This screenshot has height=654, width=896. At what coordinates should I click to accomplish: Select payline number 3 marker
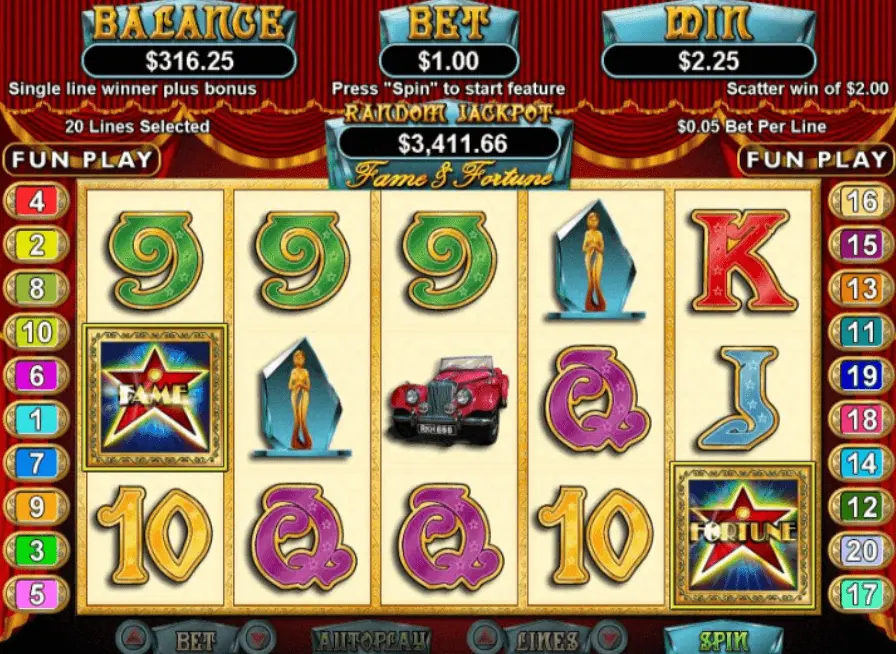tap(37, 550)
